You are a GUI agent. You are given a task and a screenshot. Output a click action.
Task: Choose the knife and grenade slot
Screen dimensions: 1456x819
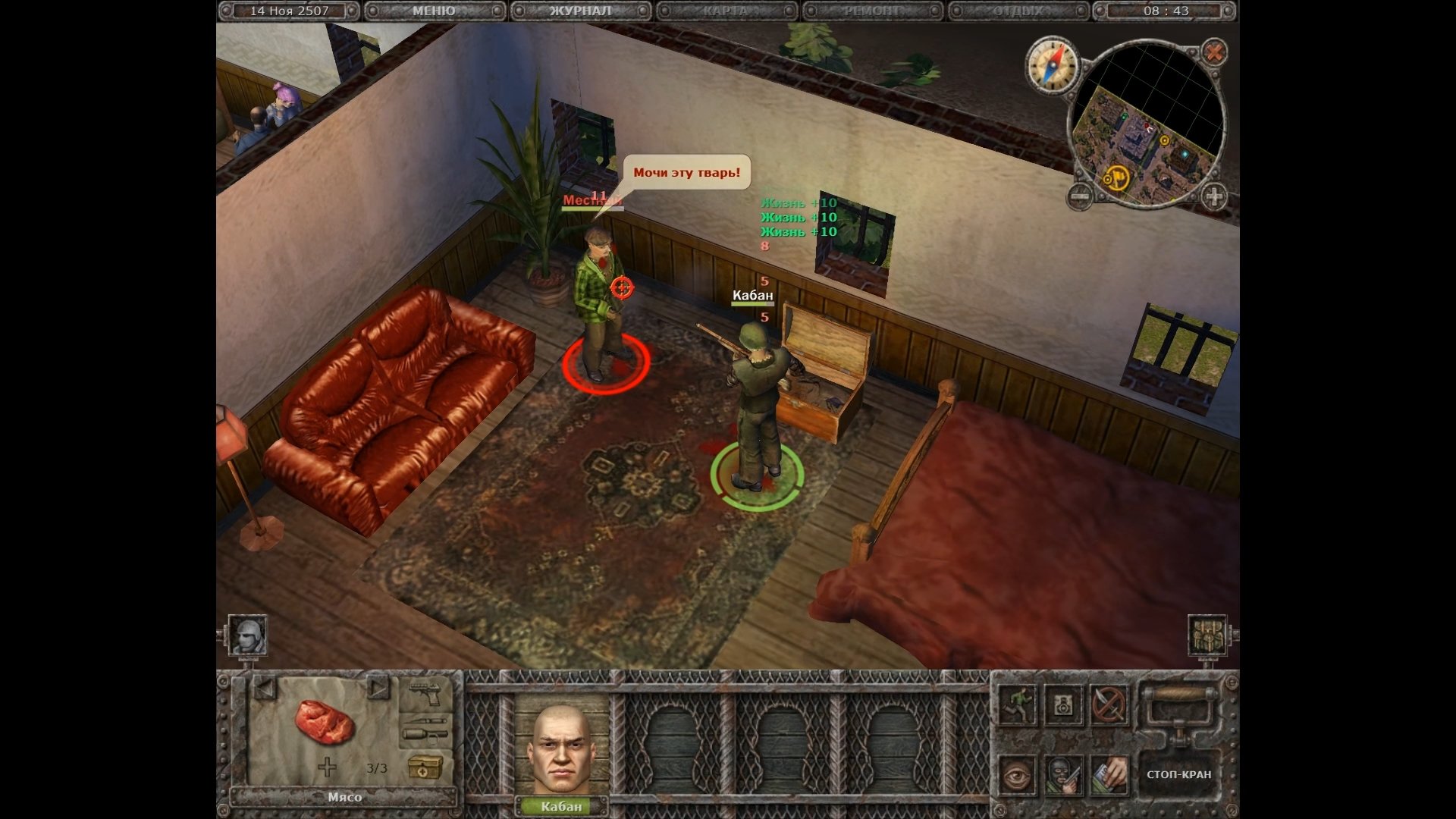tap(425, 728)
